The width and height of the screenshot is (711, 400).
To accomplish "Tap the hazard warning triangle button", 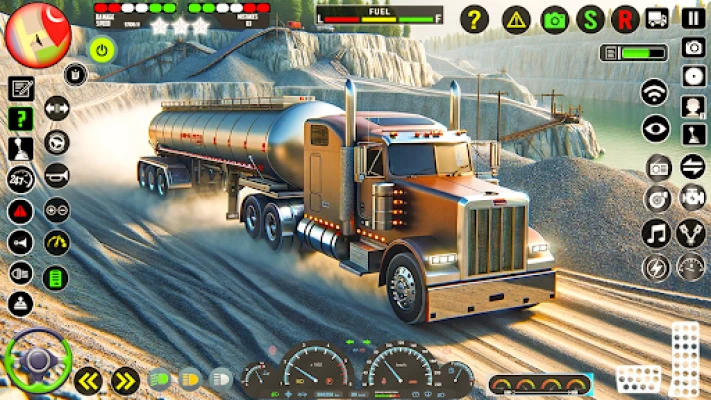I will click(516, 19).
